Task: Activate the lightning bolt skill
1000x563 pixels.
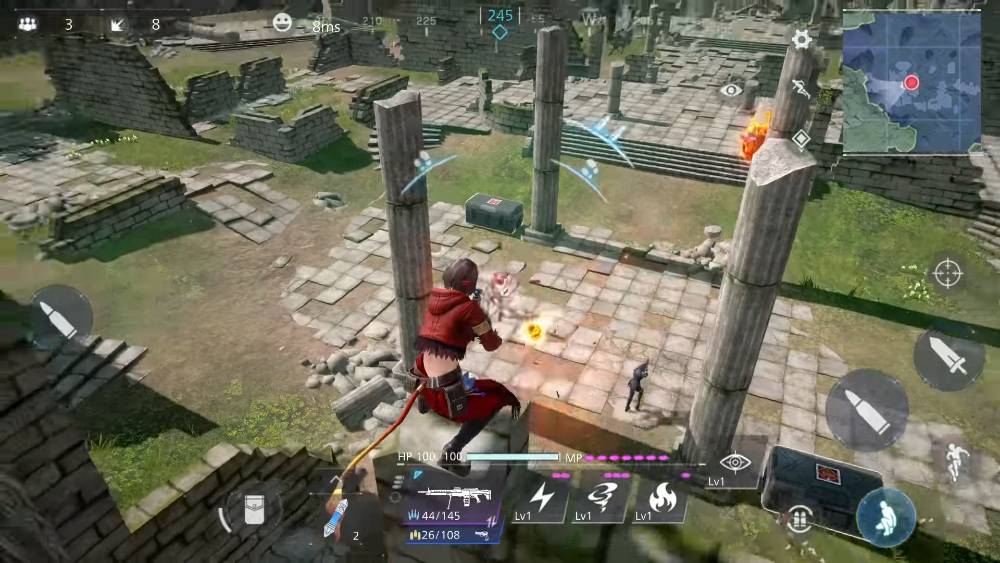Action: [541, 498]
